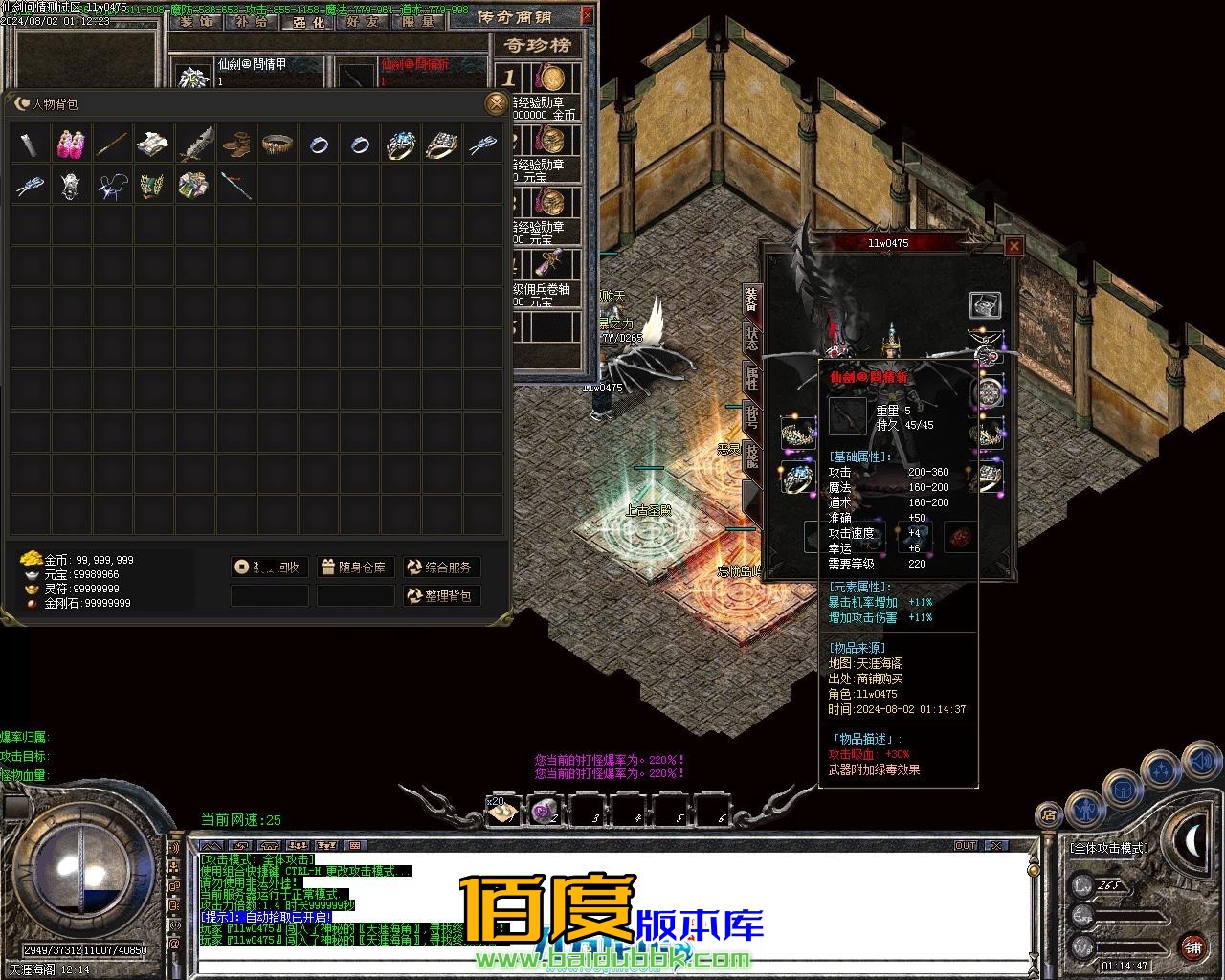
Task: Click the round red 铺 button
Action: point(1192,947)
